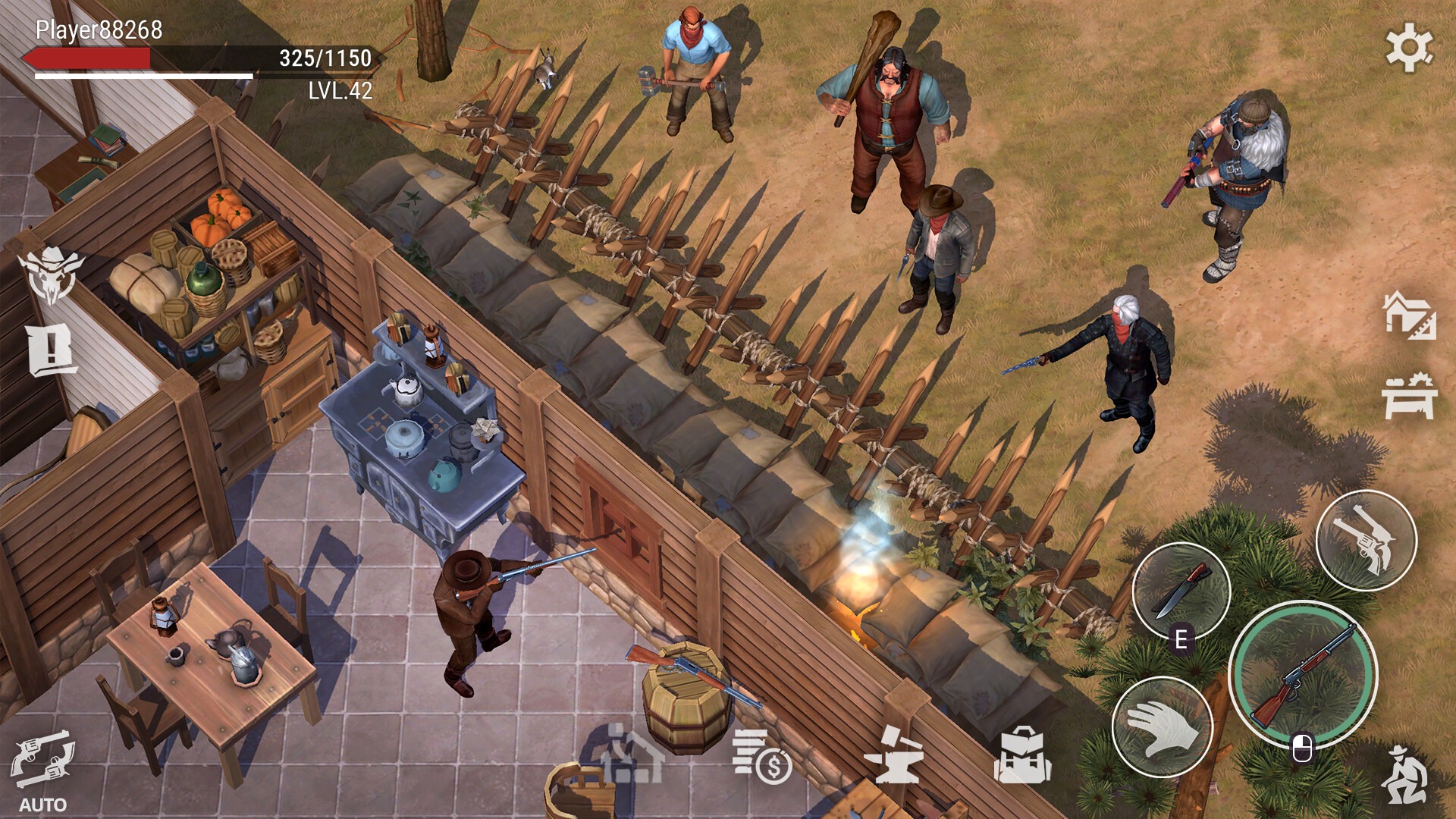
Task: Switch to the revolver weapon slot
Action: [1366, 541]
